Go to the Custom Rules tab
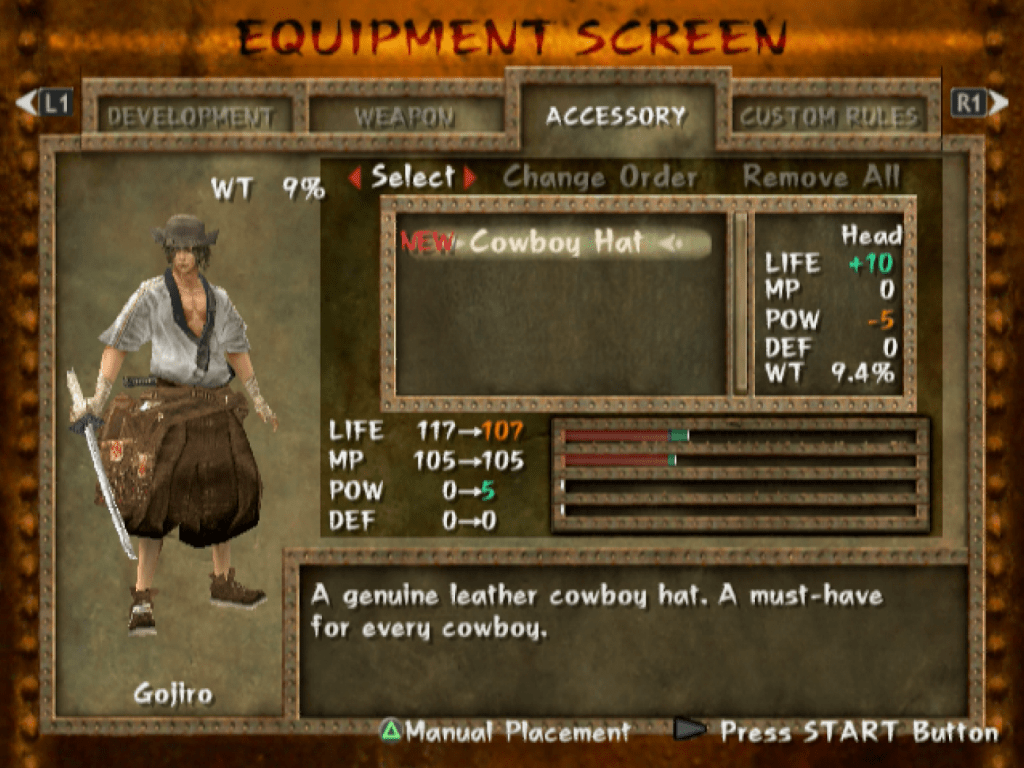 tap(829, 117)
